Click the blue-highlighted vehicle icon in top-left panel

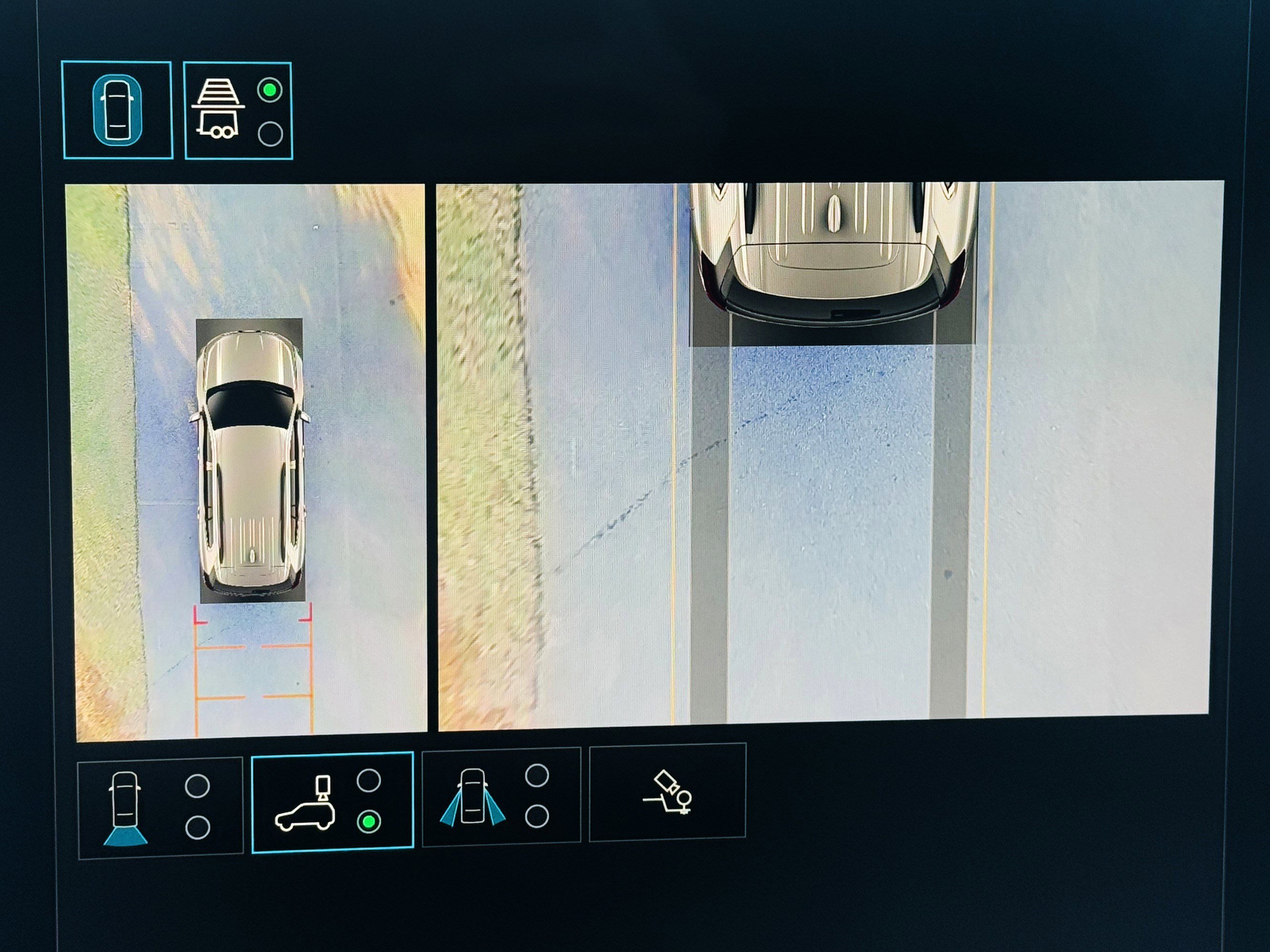coord(118,110)
